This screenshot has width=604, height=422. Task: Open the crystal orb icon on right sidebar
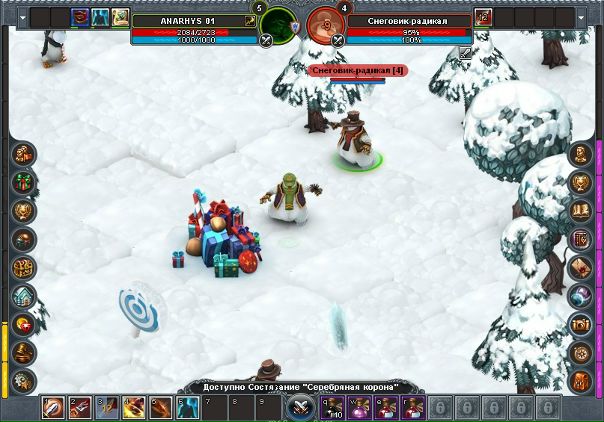(580, 296)
